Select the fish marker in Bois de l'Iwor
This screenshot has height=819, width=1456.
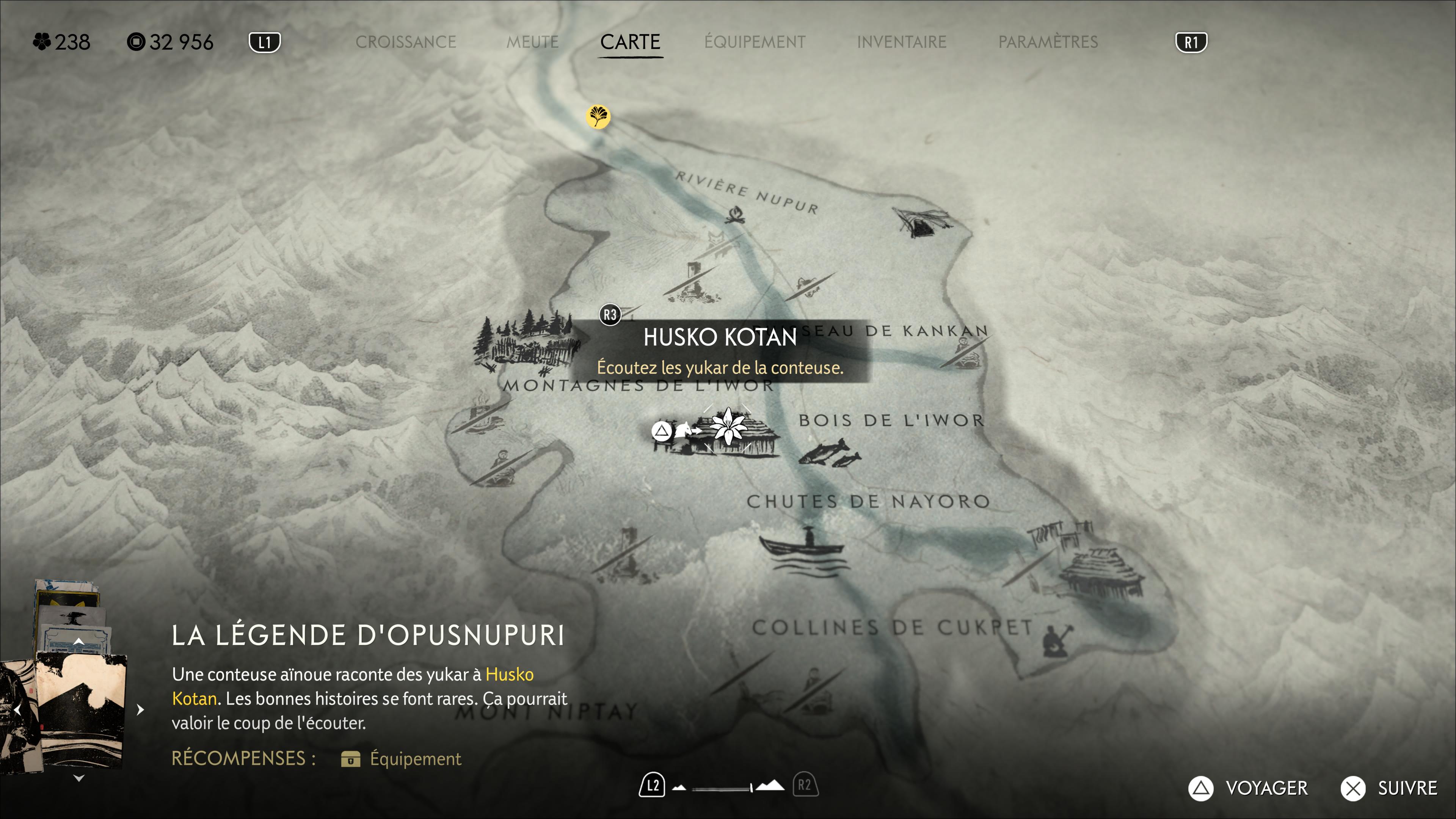pyautogui.click(x=830, y=453)
